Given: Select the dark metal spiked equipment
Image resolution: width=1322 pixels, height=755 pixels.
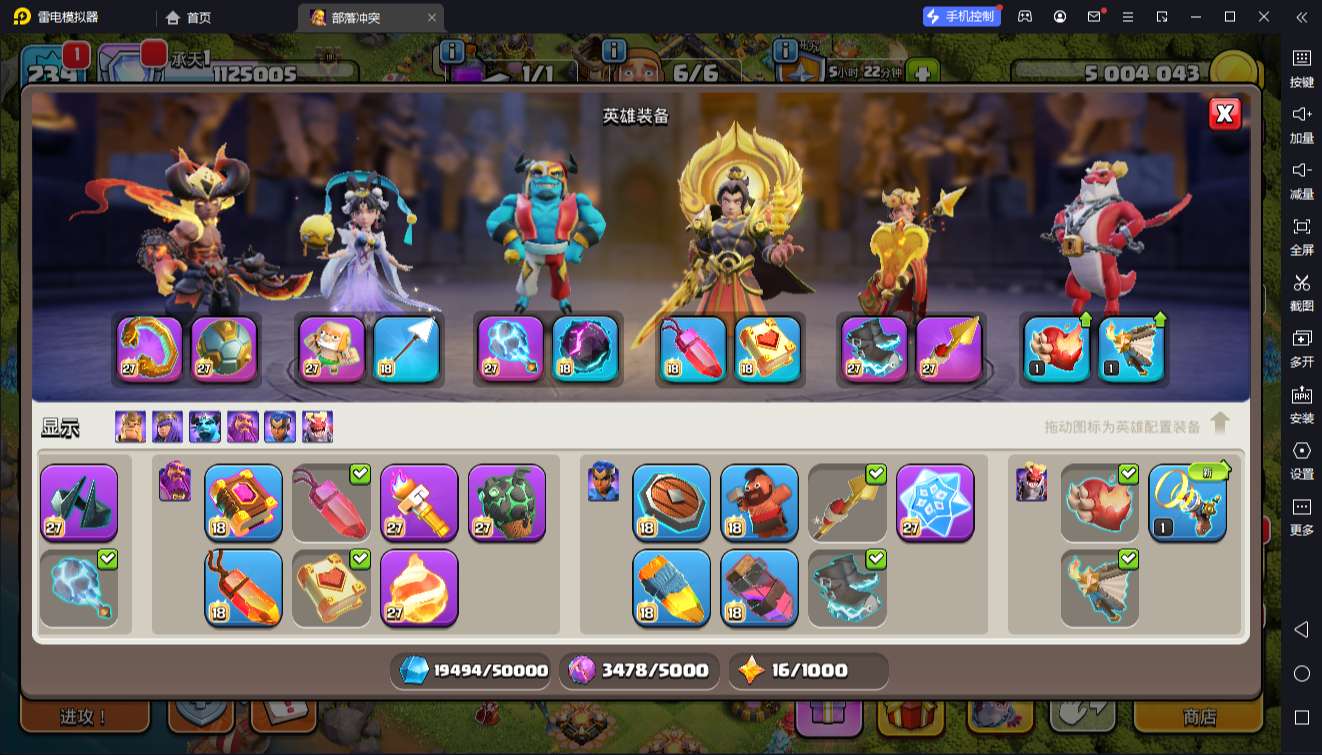Looking at the screenshot, I should pos(79,502).
